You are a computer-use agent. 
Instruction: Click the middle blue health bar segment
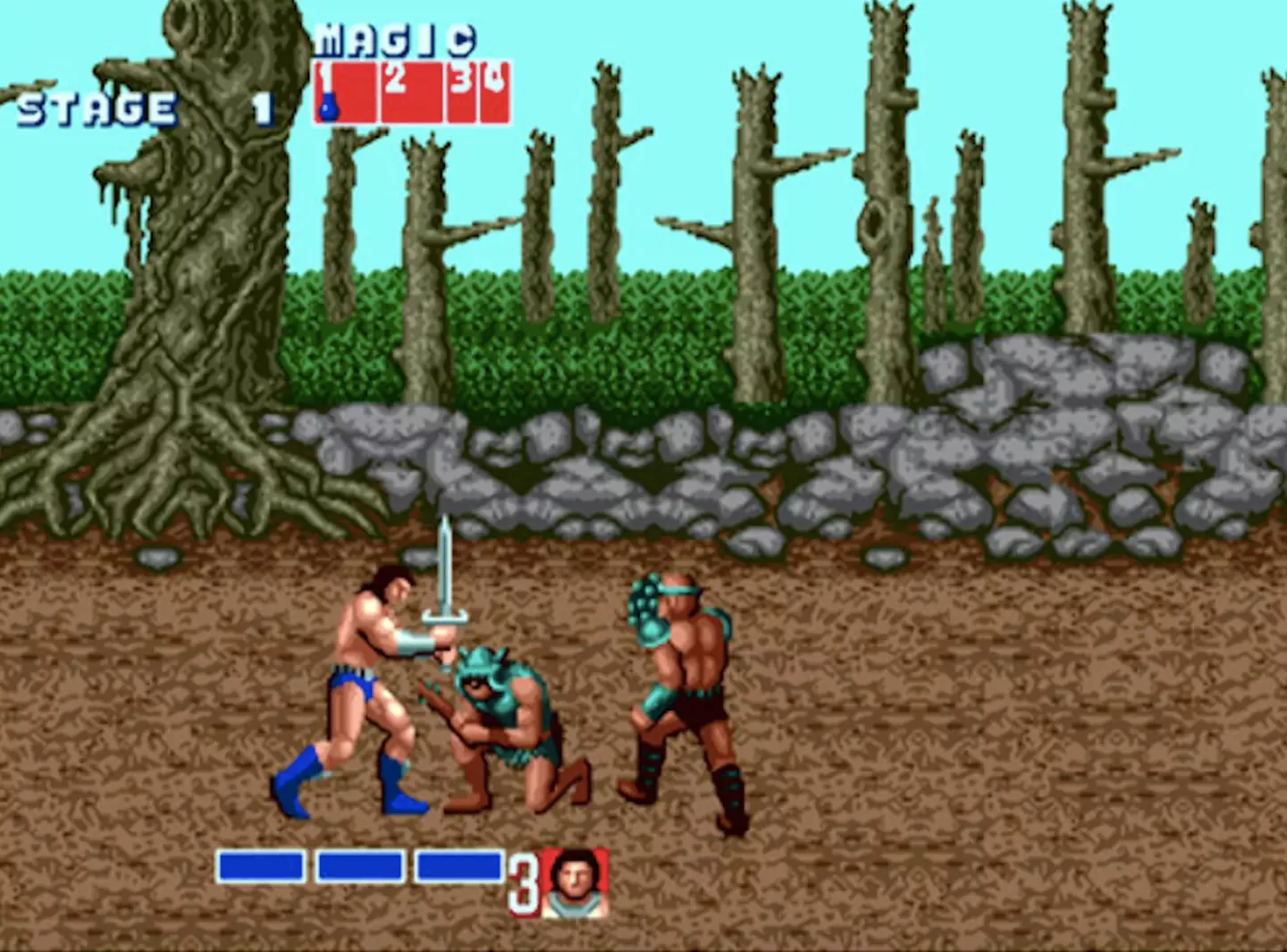[x=362, y=864]
